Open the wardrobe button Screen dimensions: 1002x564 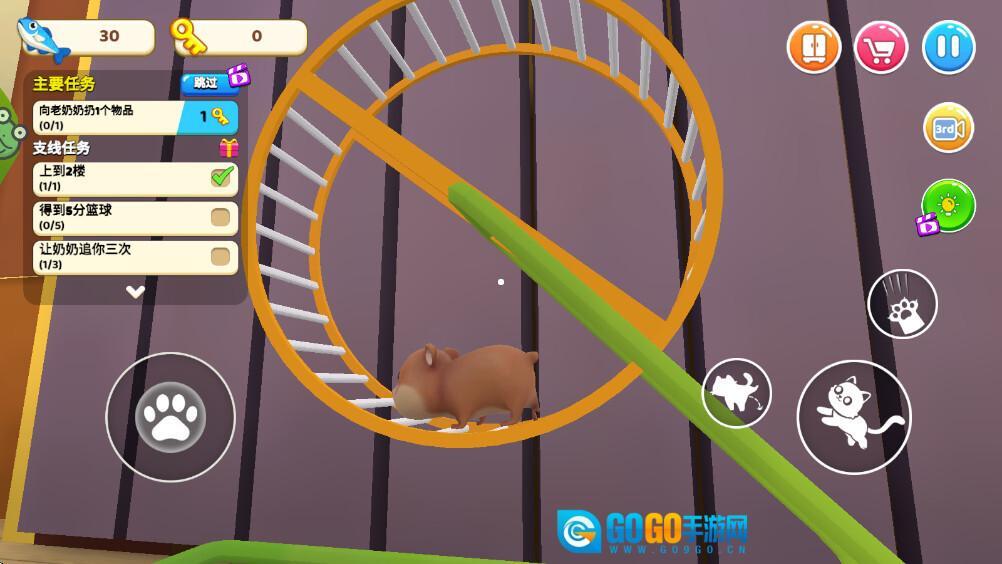[813, 47]
